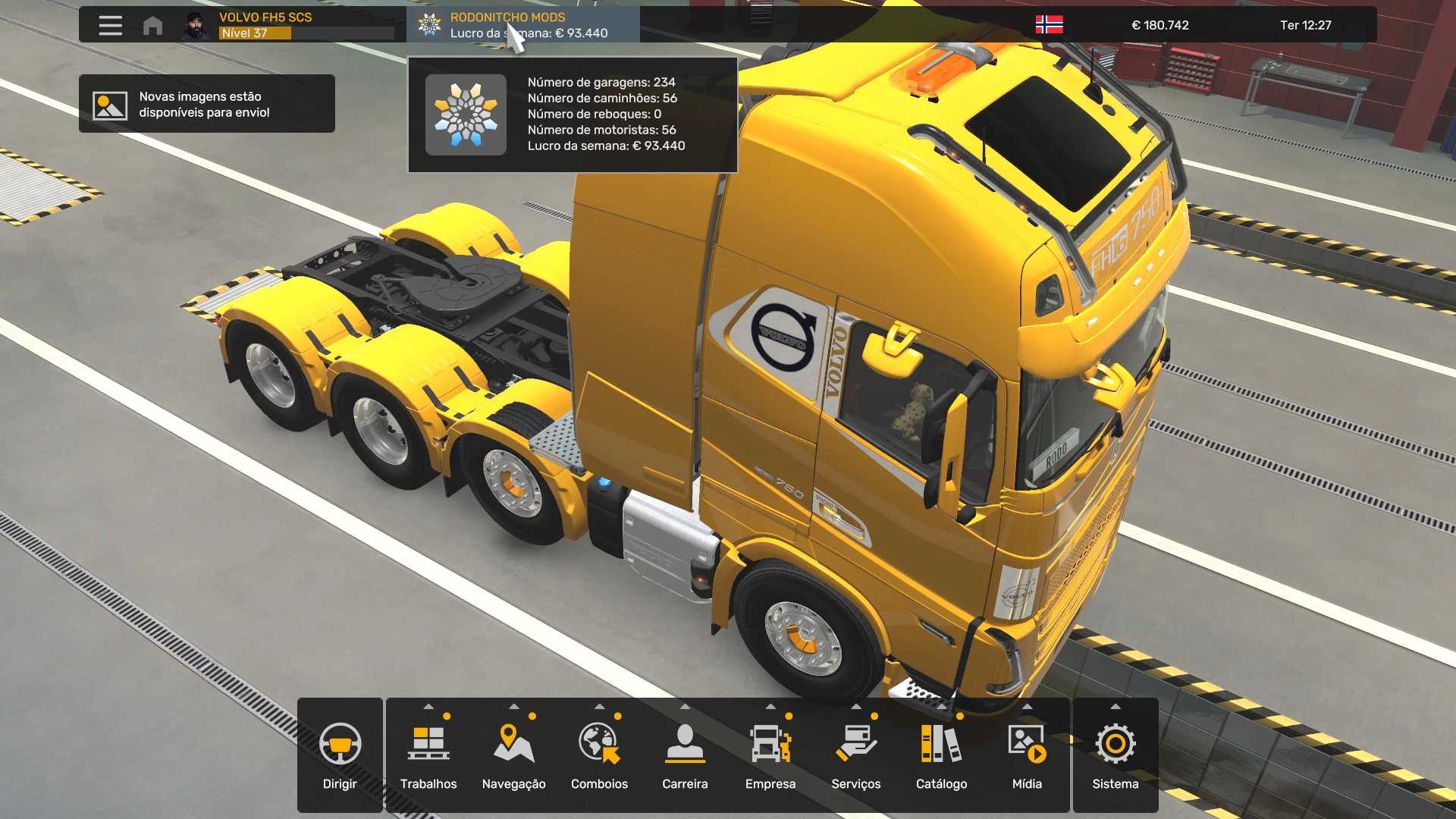
Task: Open the driver profile Volvo FH5 SCS
Action: [x=288, y=25]
